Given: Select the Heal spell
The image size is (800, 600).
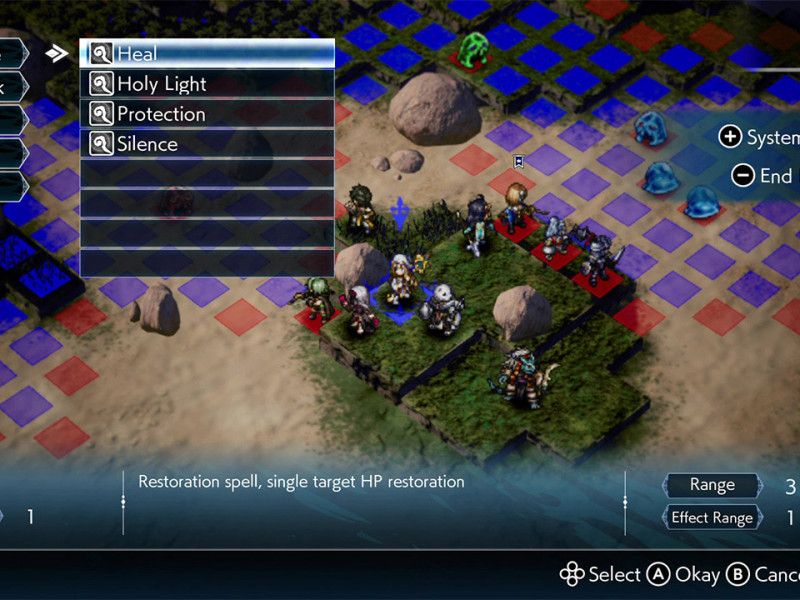Looking at the screenshot, I should 206,54.
